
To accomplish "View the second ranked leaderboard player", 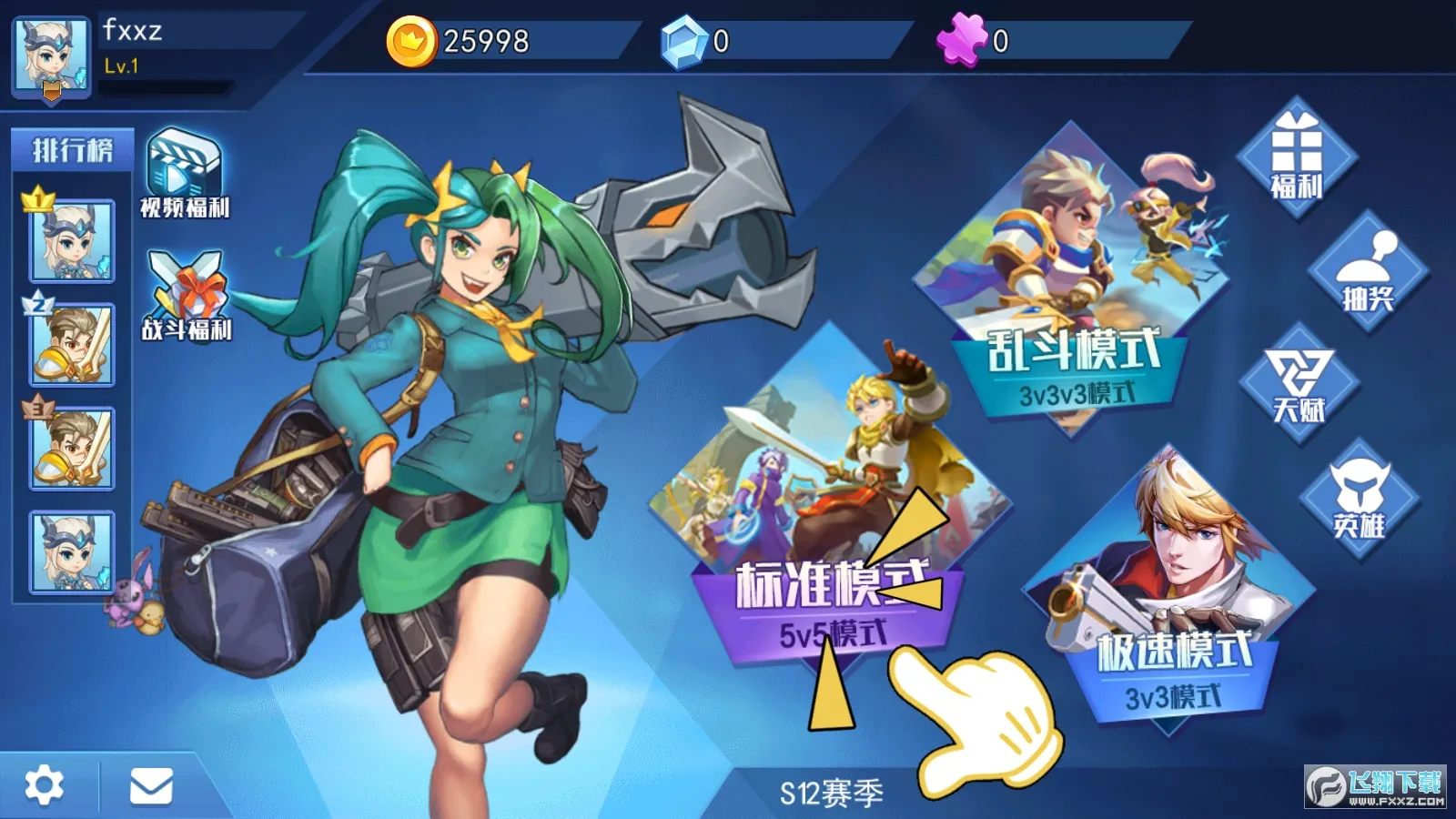I will pos(71,346).
